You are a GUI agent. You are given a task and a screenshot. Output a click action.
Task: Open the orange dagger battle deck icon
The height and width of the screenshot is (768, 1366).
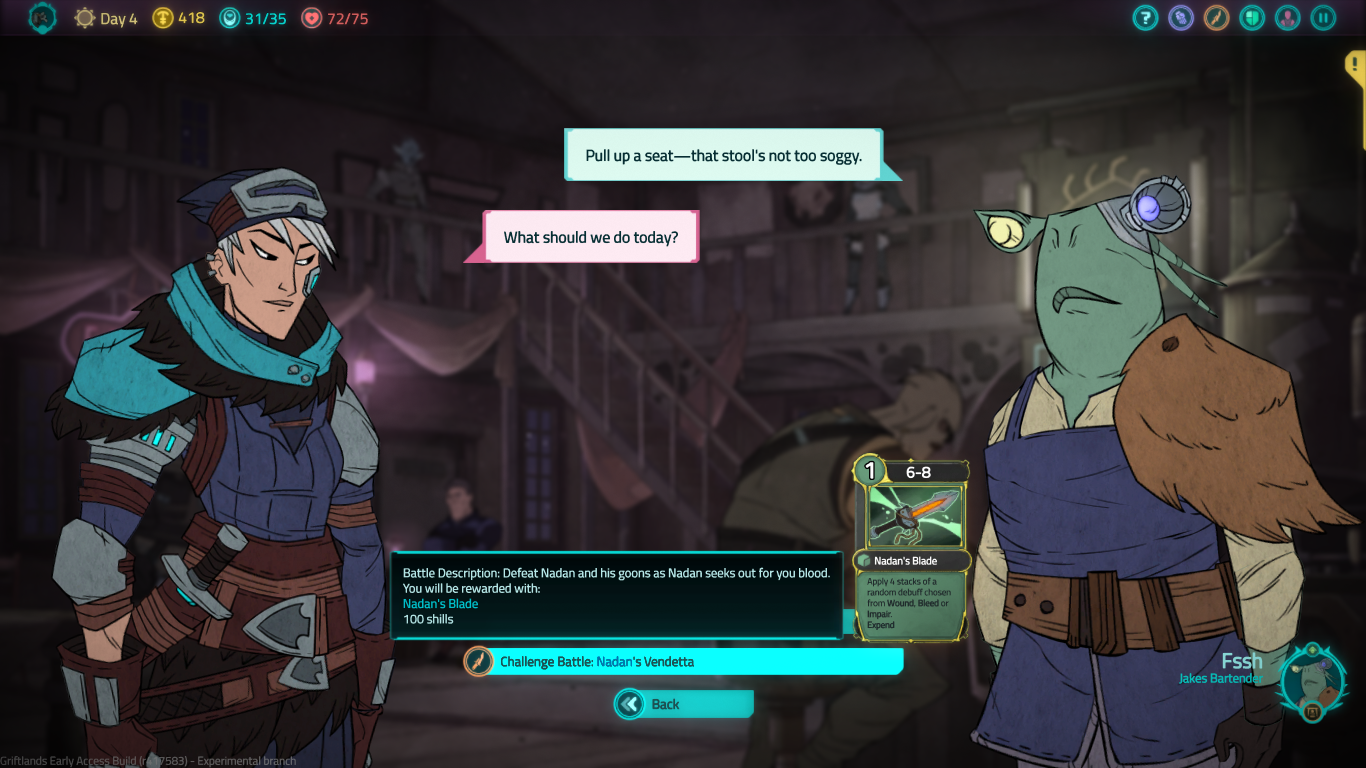coord(1216,18)
